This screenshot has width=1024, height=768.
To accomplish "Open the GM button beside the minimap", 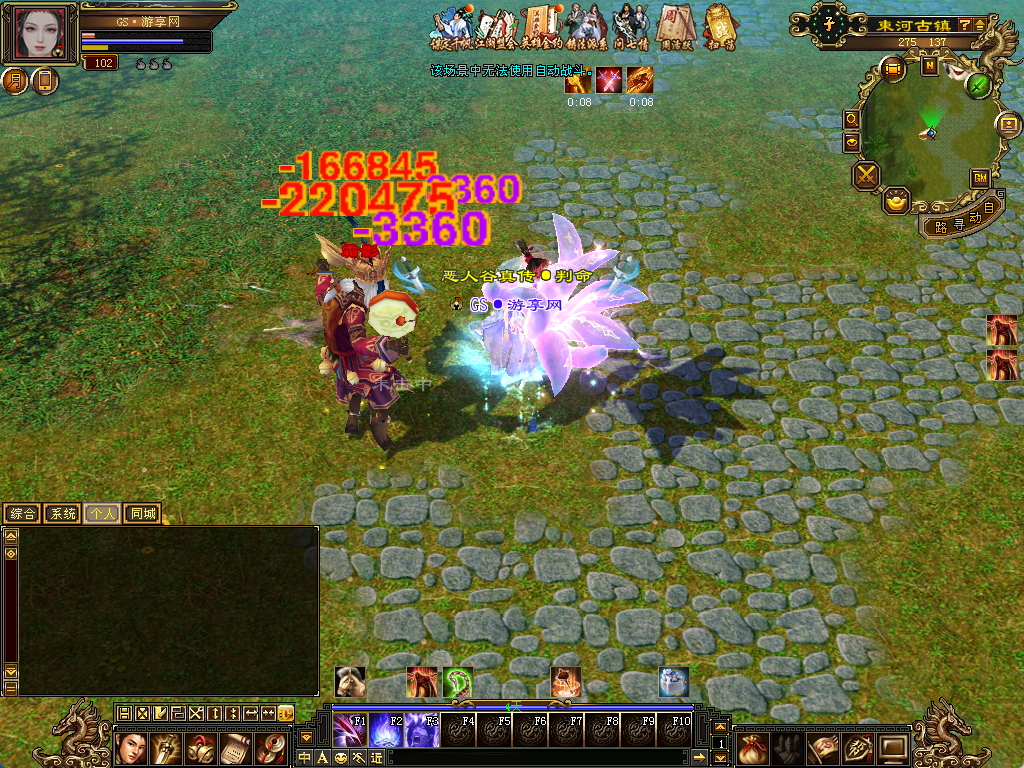I will pyautogui.click(x=980, y=178).
